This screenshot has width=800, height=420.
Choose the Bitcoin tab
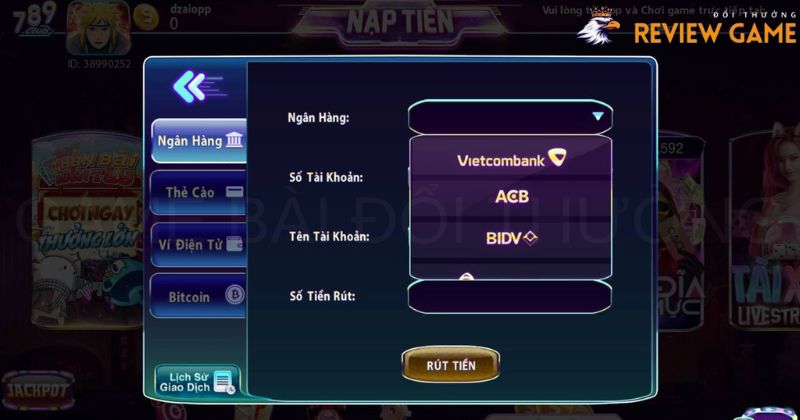[199, 296]
